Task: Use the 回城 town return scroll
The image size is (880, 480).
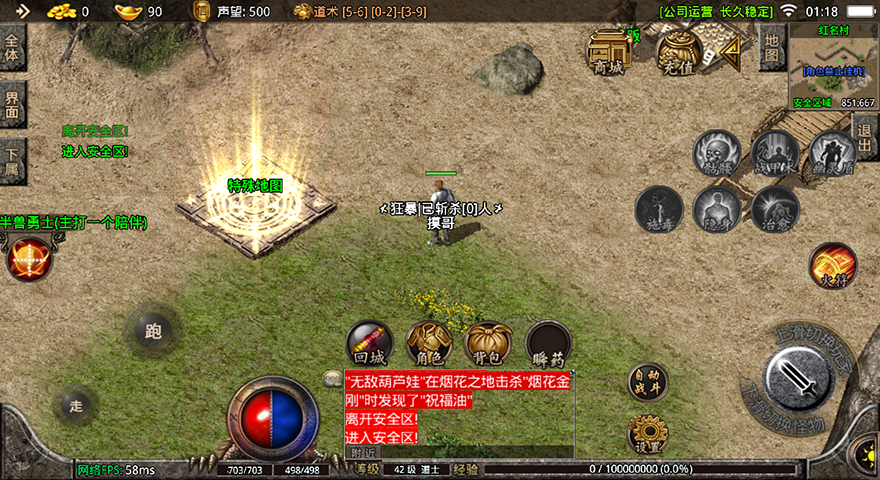Action: click(369, 343)
